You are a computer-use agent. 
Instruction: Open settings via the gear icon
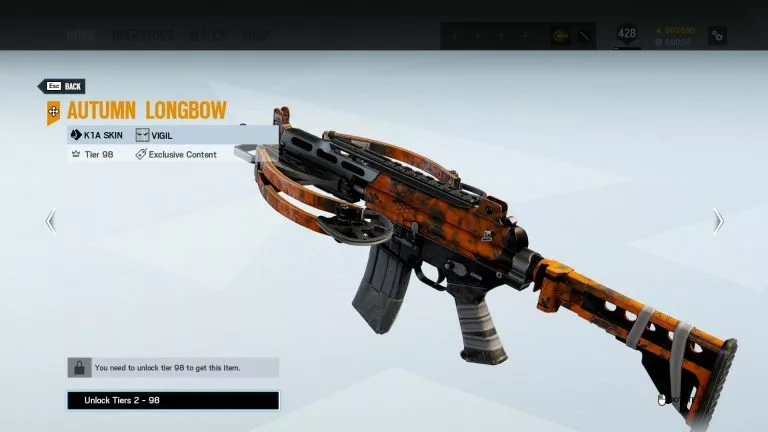[717, 36]
